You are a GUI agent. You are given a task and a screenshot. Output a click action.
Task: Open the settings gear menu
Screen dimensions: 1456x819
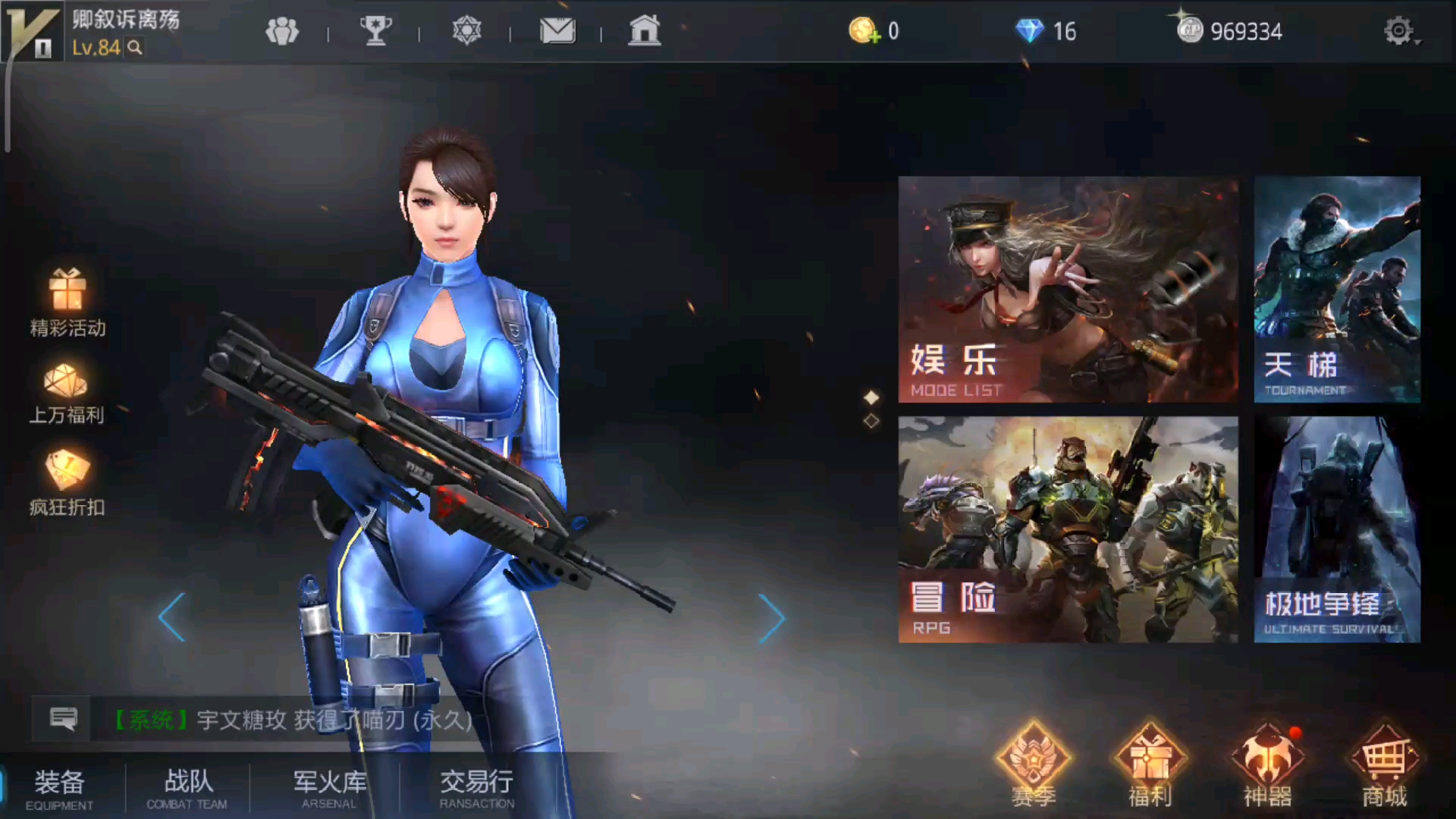1398,31
